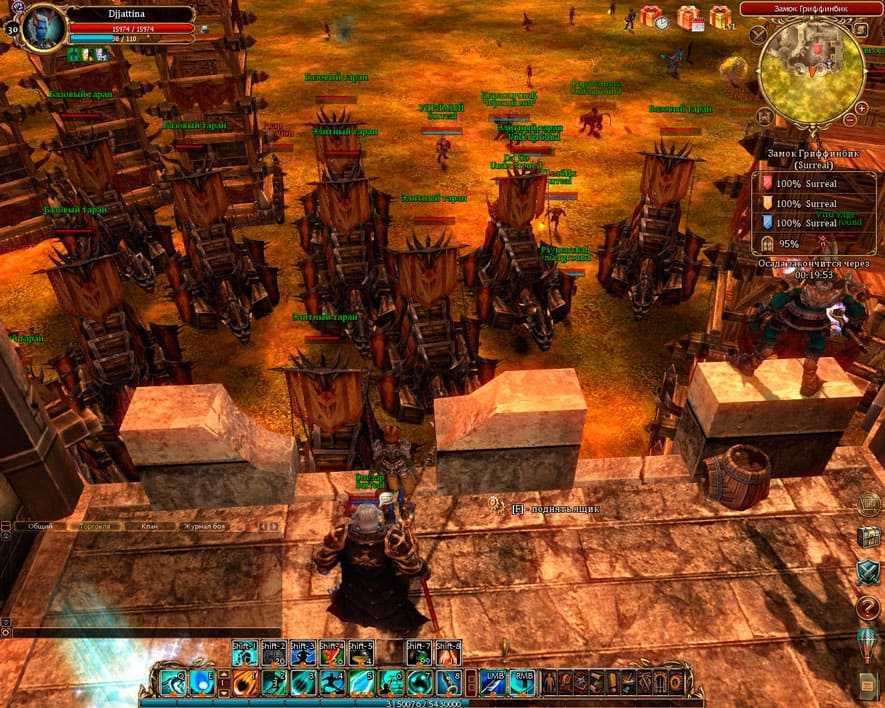885x708 pixels.
Task: Select the LMB attack skill slot
Action: point(494,682)
